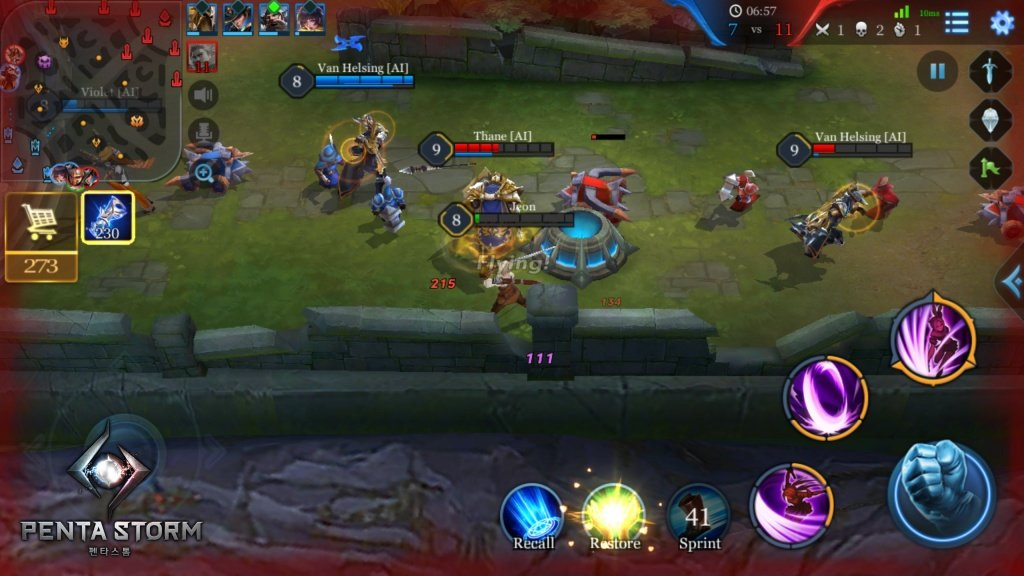Toggle the microphone voice chat button
Screen dimensions: 1024x576
click(x=203, y=132)
